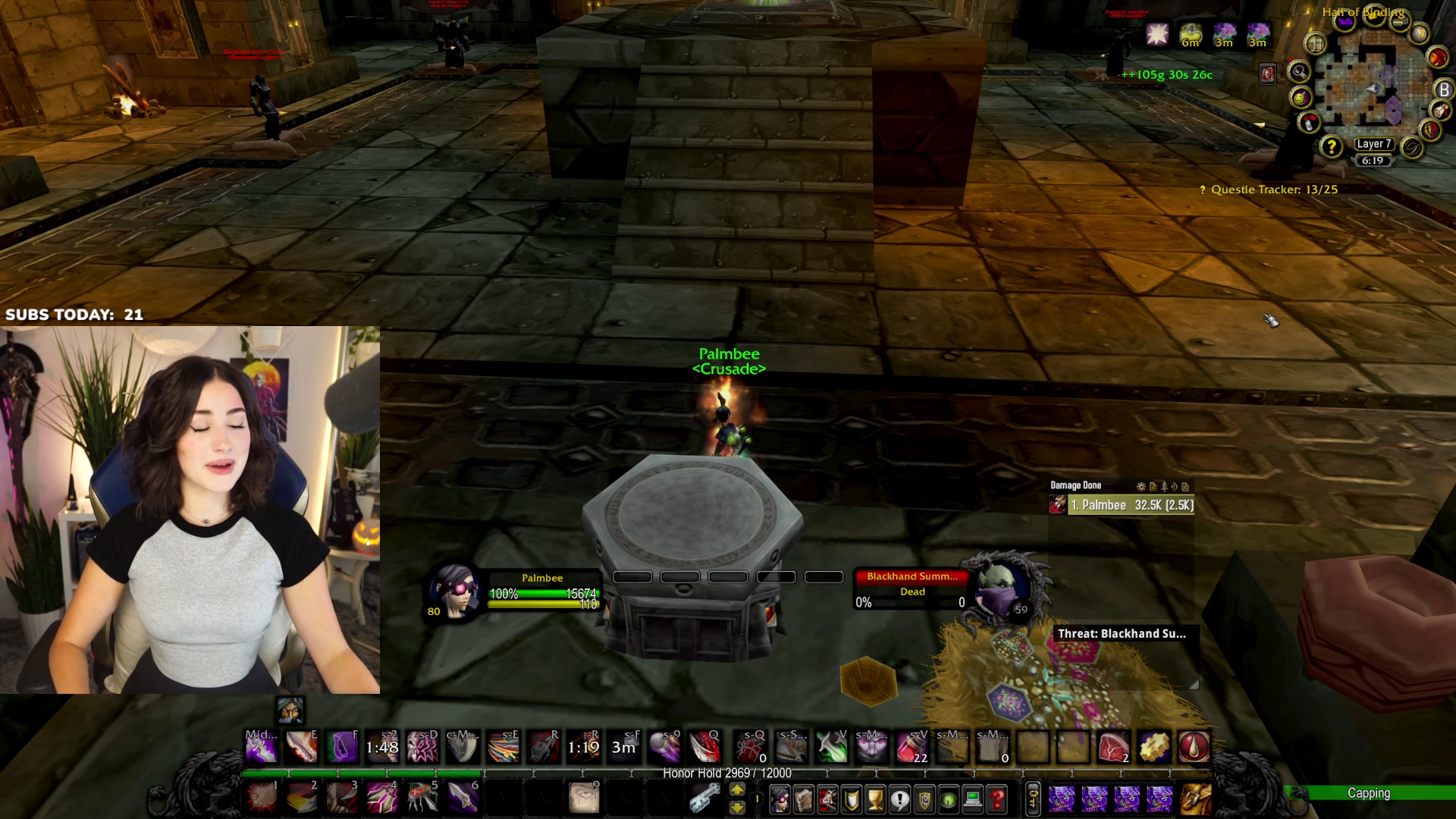Open the achievements trophy icon
This screenshot has width=1456, height=819.
click(x=874, y=799)
